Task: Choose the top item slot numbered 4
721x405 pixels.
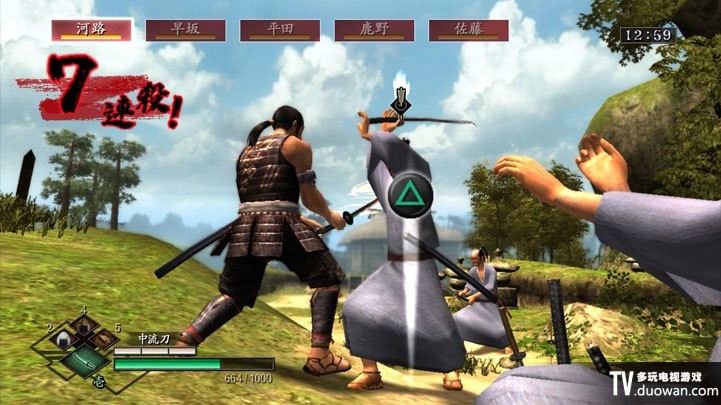Action: [x=85, y=326]
